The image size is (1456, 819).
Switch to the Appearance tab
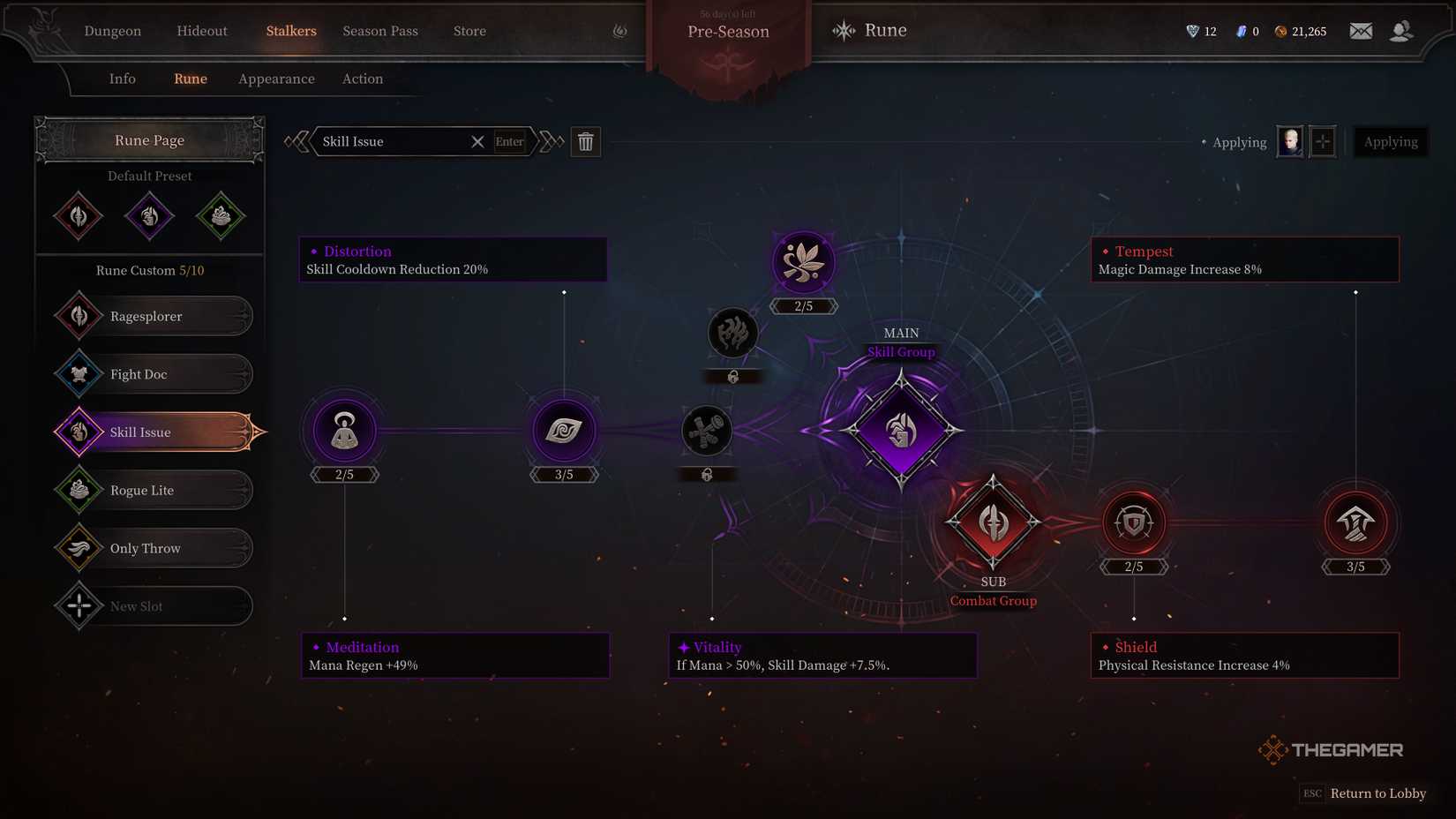pyautogui.click(x=275, y=79)
